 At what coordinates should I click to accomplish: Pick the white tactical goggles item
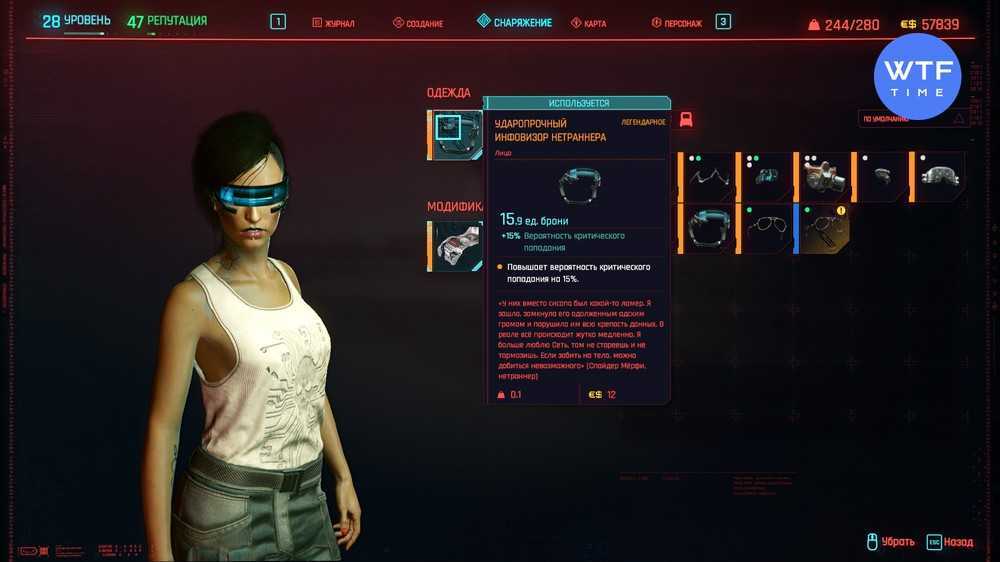pyautogui.click(x=940, y=177)
